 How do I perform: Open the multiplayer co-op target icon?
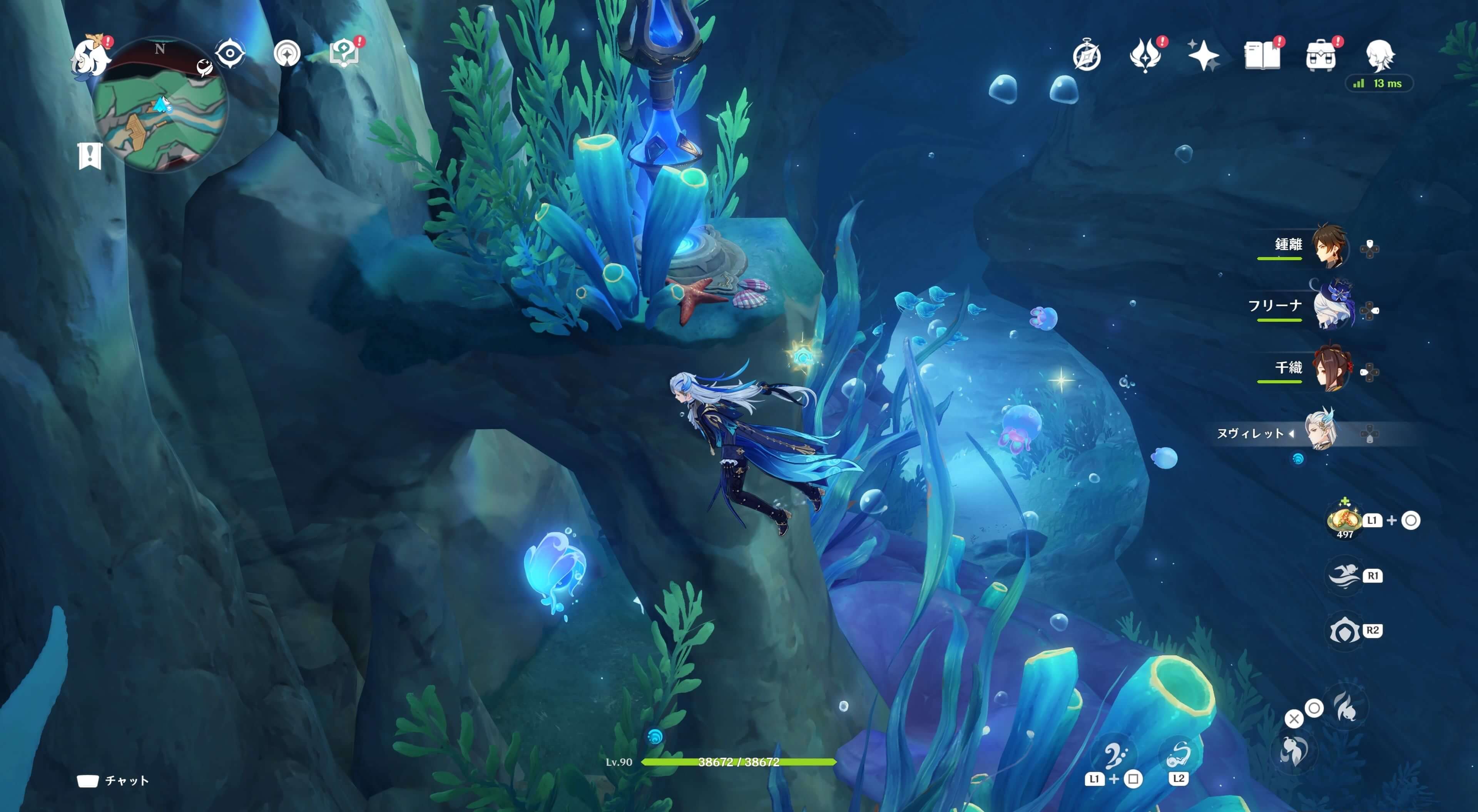pos(287,54)
